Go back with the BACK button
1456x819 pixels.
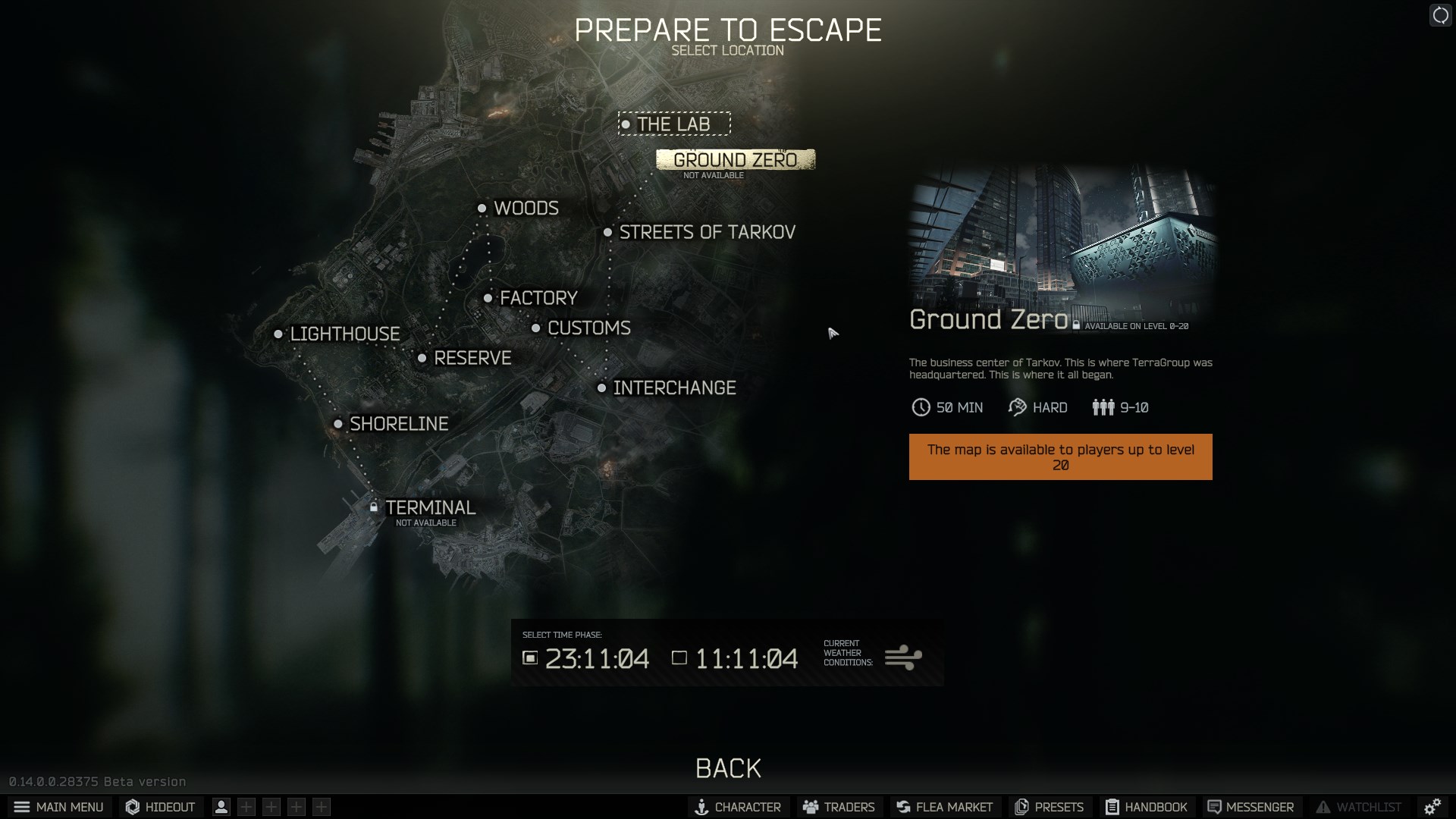click(728, 768)
